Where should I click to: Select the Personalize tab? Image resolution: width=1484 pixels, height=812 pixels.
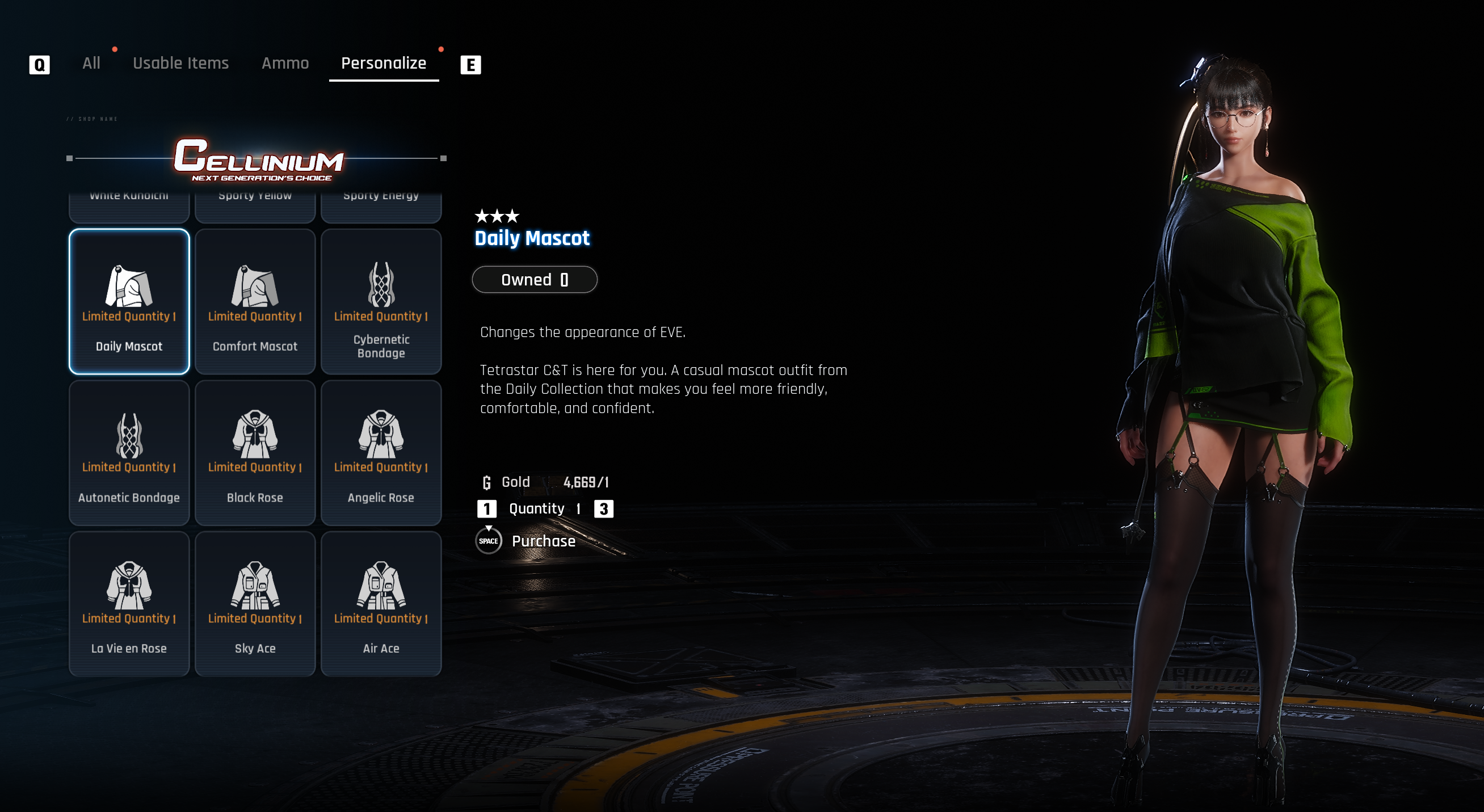(x=384, y=64)
